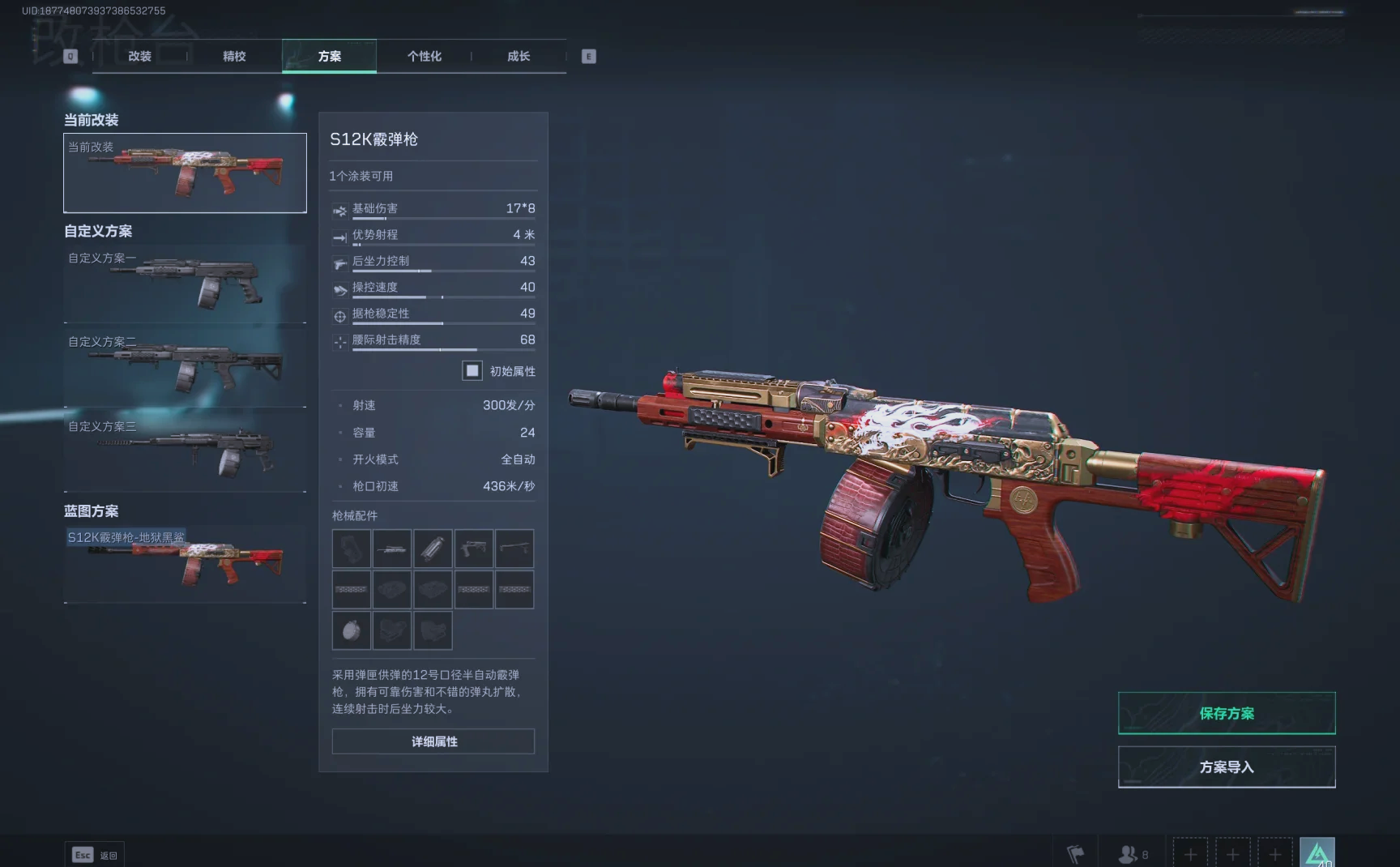
Task: Load the 自定义方案三 preset
Action: point(185,452)
